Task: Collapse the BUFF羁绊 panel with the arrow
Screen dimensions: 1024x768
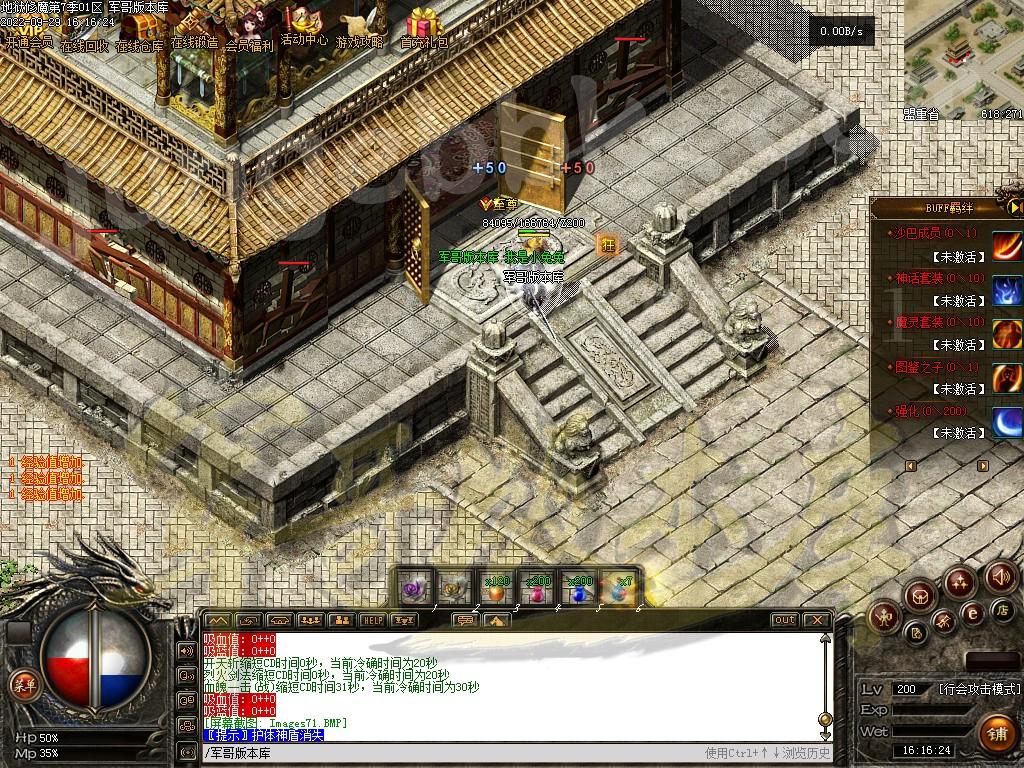Action: pyautogui.click(x=1015, y=207)
